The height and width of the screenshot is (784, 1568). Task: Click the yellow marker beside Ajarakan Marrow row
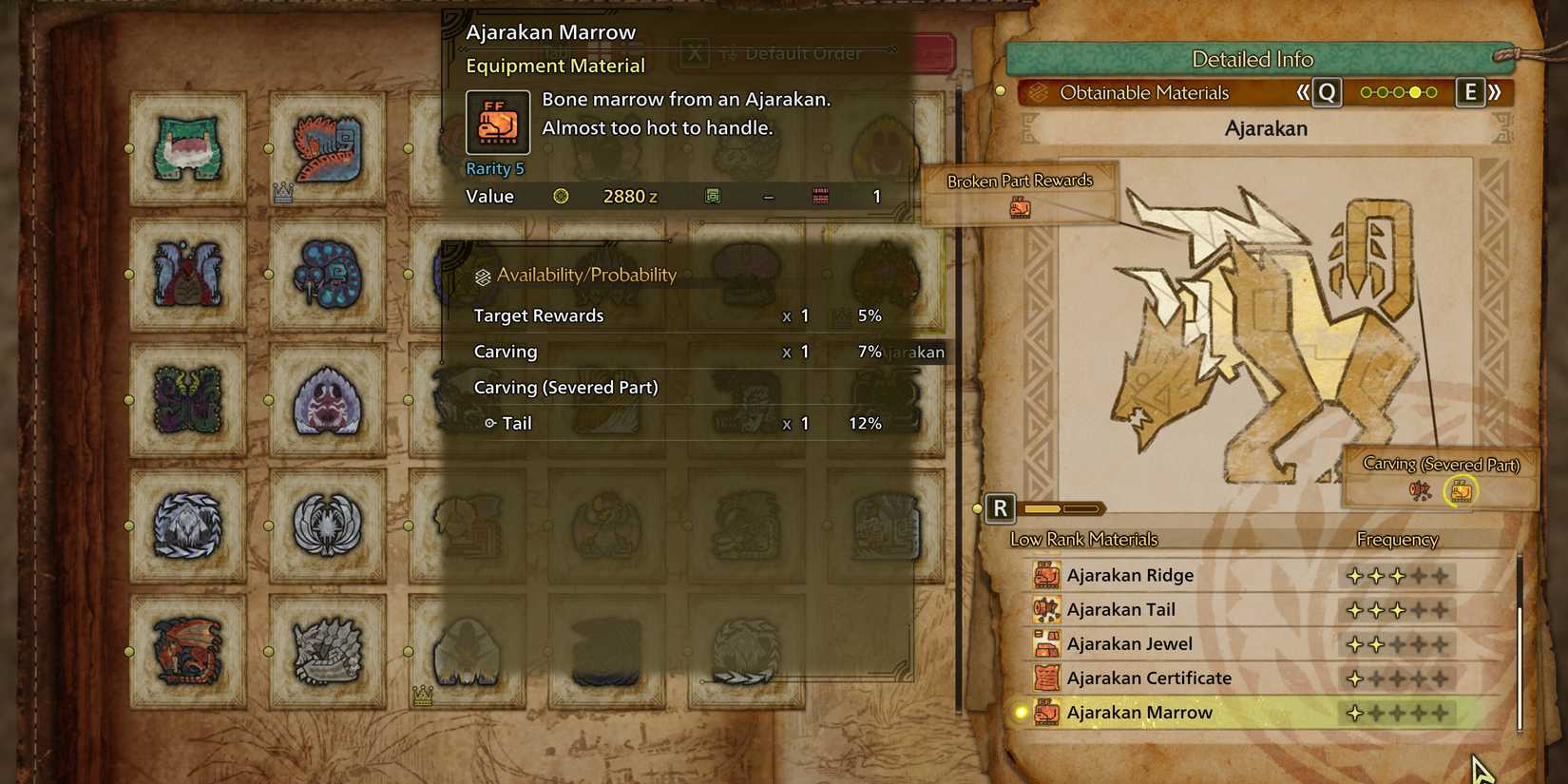[x=1020, y=713]
